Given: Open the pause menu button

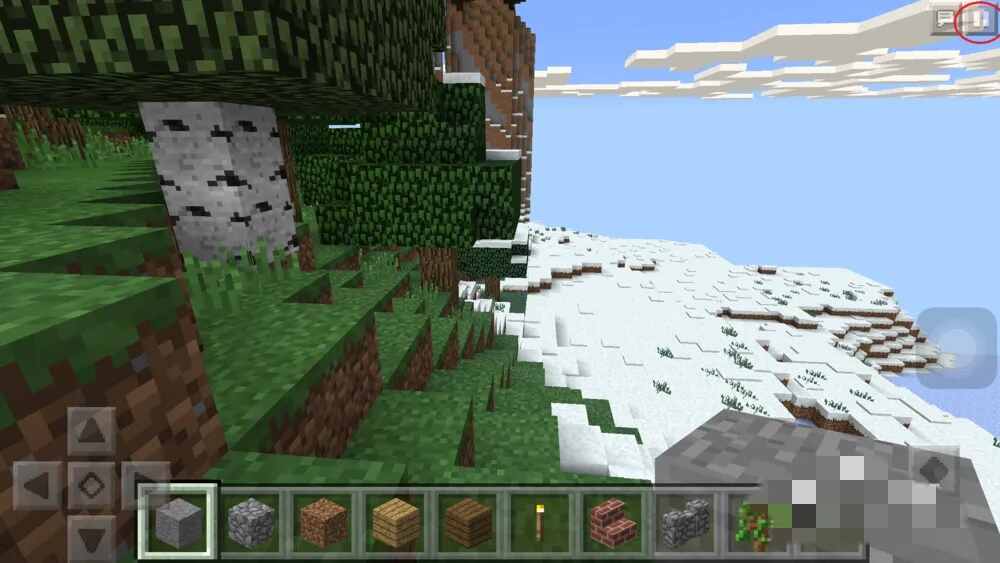Looking at the screenshot, I should point(979,20).
